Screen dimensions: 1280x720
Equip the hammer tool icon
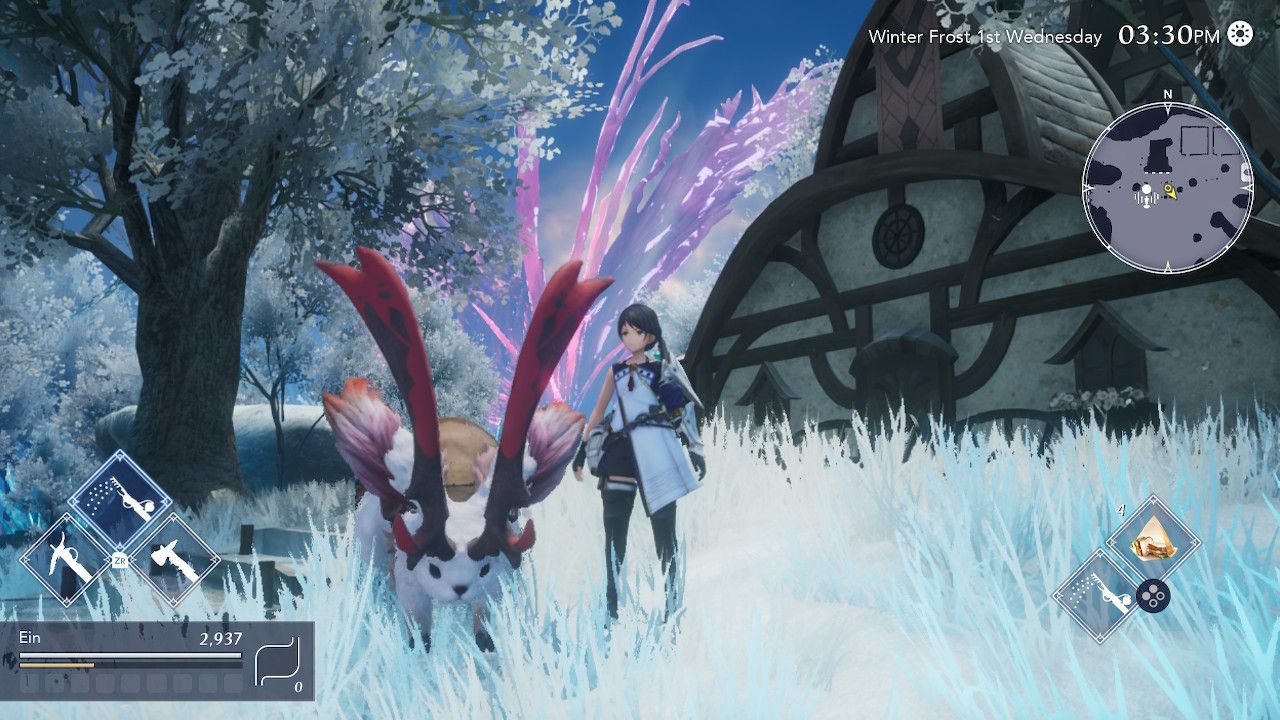(x=174, y=560)
